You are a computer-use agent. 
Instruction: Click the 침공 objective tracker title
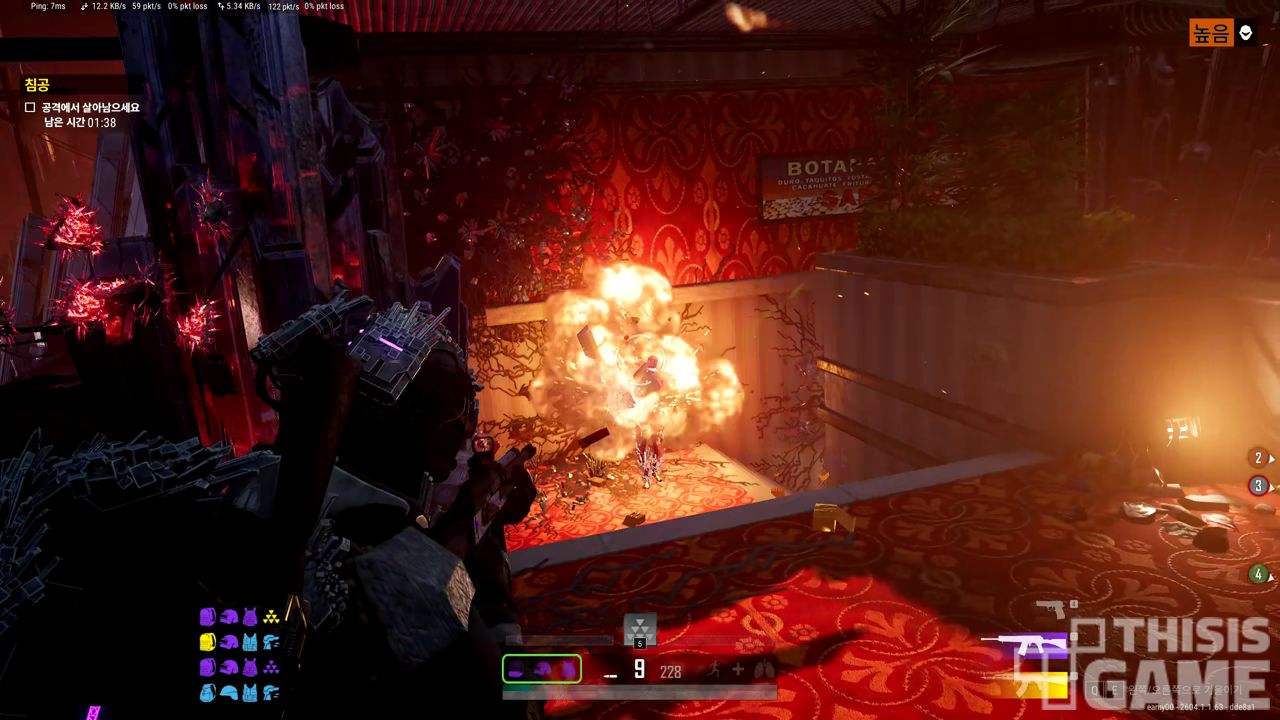point(37,86)
